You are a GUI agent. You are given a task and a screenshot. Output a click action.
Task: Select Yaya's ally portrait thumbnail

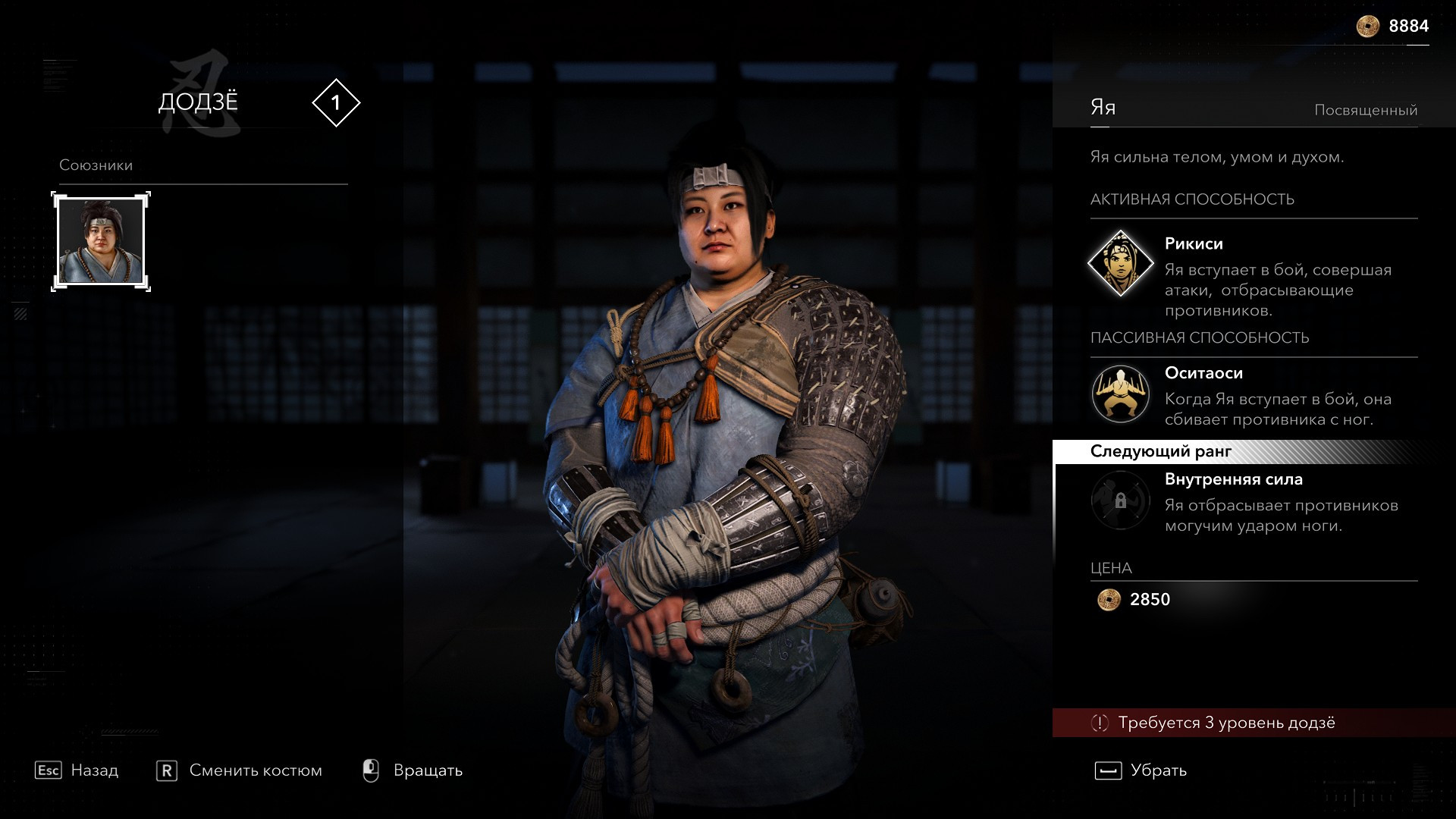point(101,241)
